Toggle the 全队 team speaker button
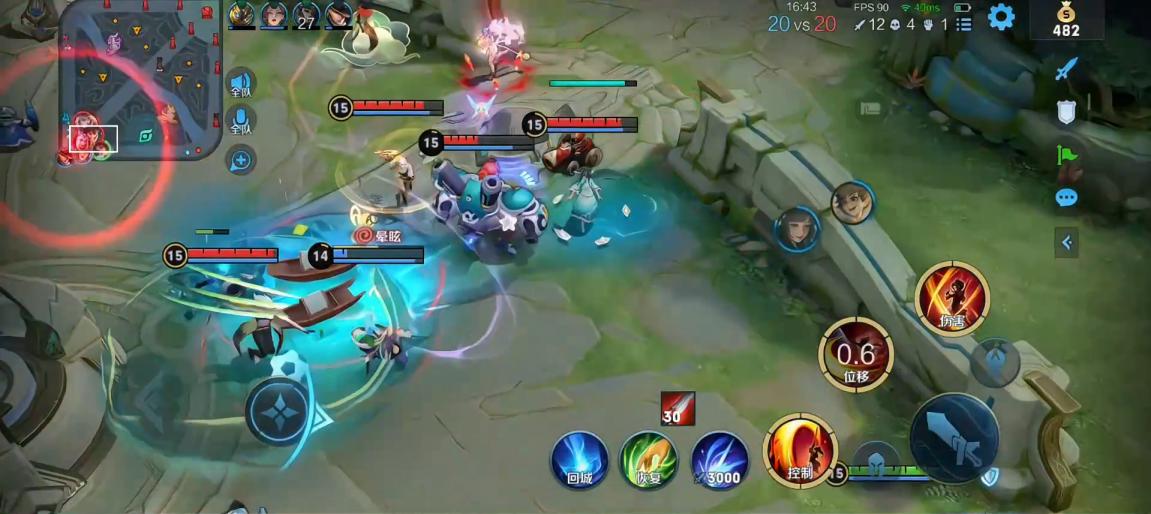The width and height of the screenshot is (1151, 514). (240, 85)
